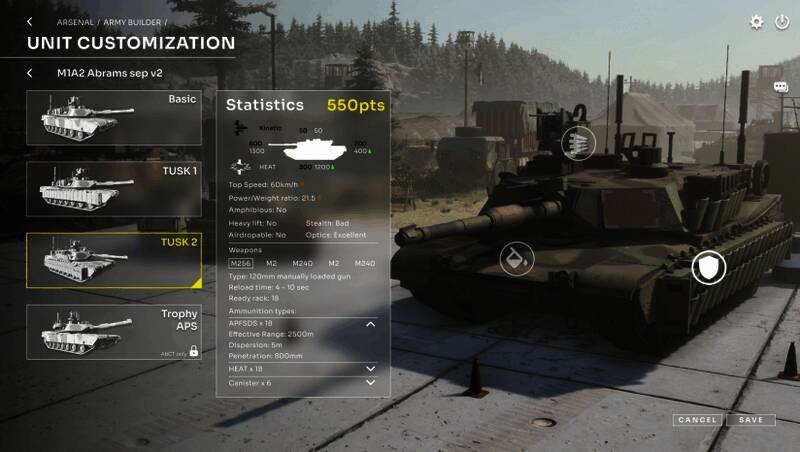Screen dimensions: 800x452
Task: Collapse the APFSDS x 18 ammunition details
Action: [x=371, y=324]
